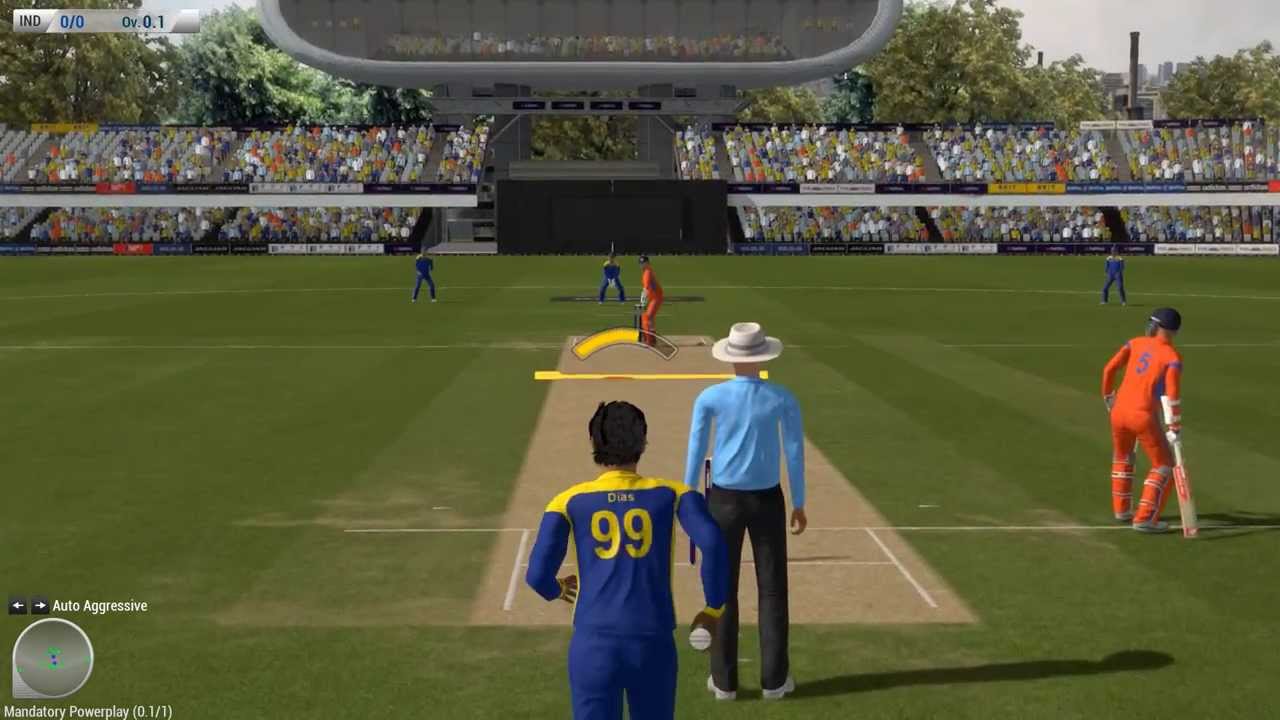
Task: Expand the Mandatory Powerplay (0.1/1) status text
Action: (88, 711)
